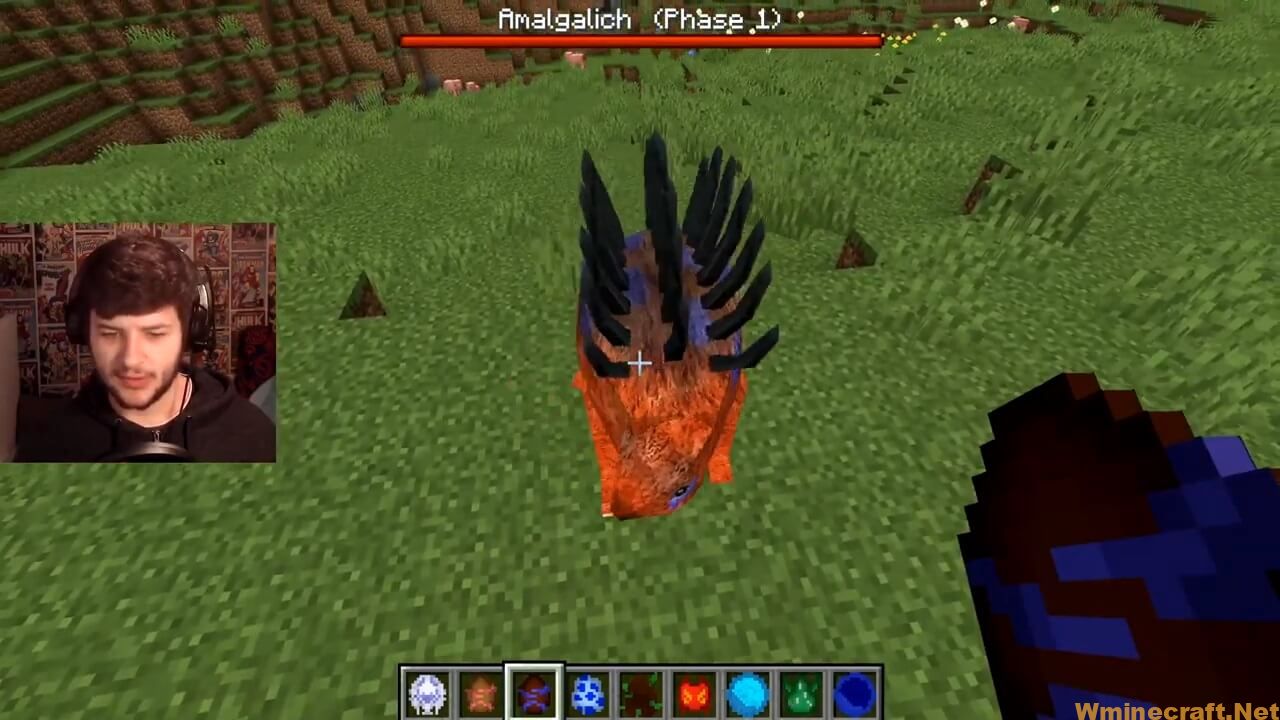Image resolution: width=1280 pixels, height=720 pixels.
Task: Select the orange mob spawn egg in slot two
Action: tap(481, 692)
